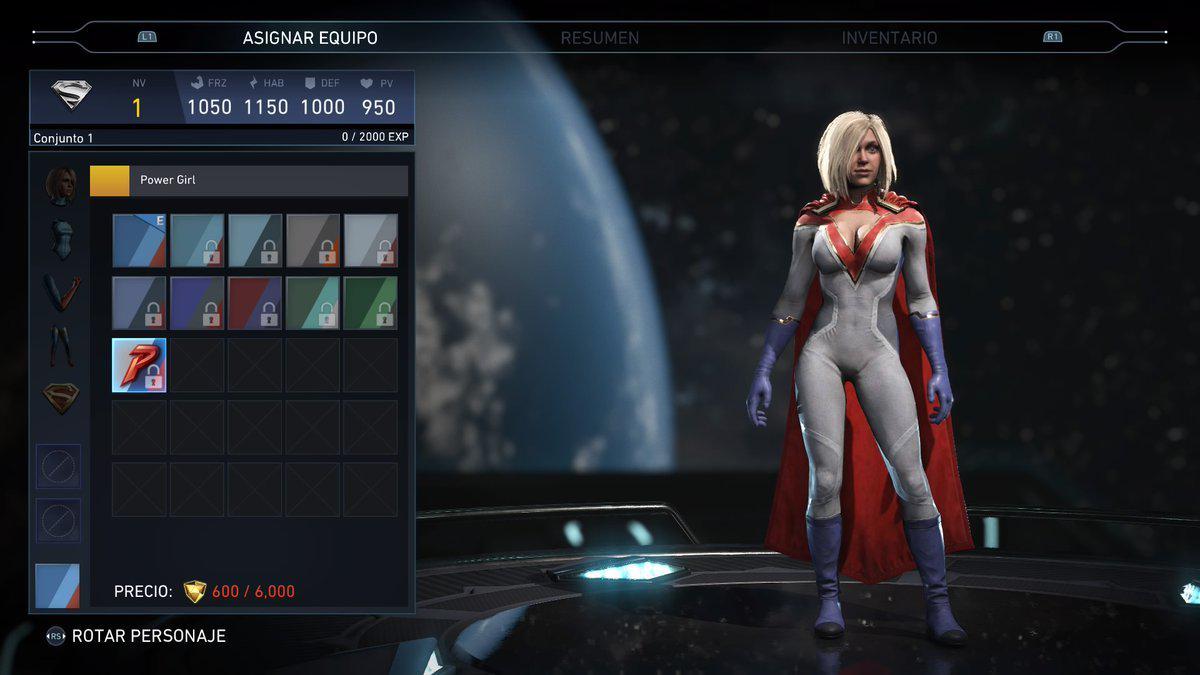The image size is (1200, 675).
Task: Pick the locked purple shader
Action: [x=197, y=302]
